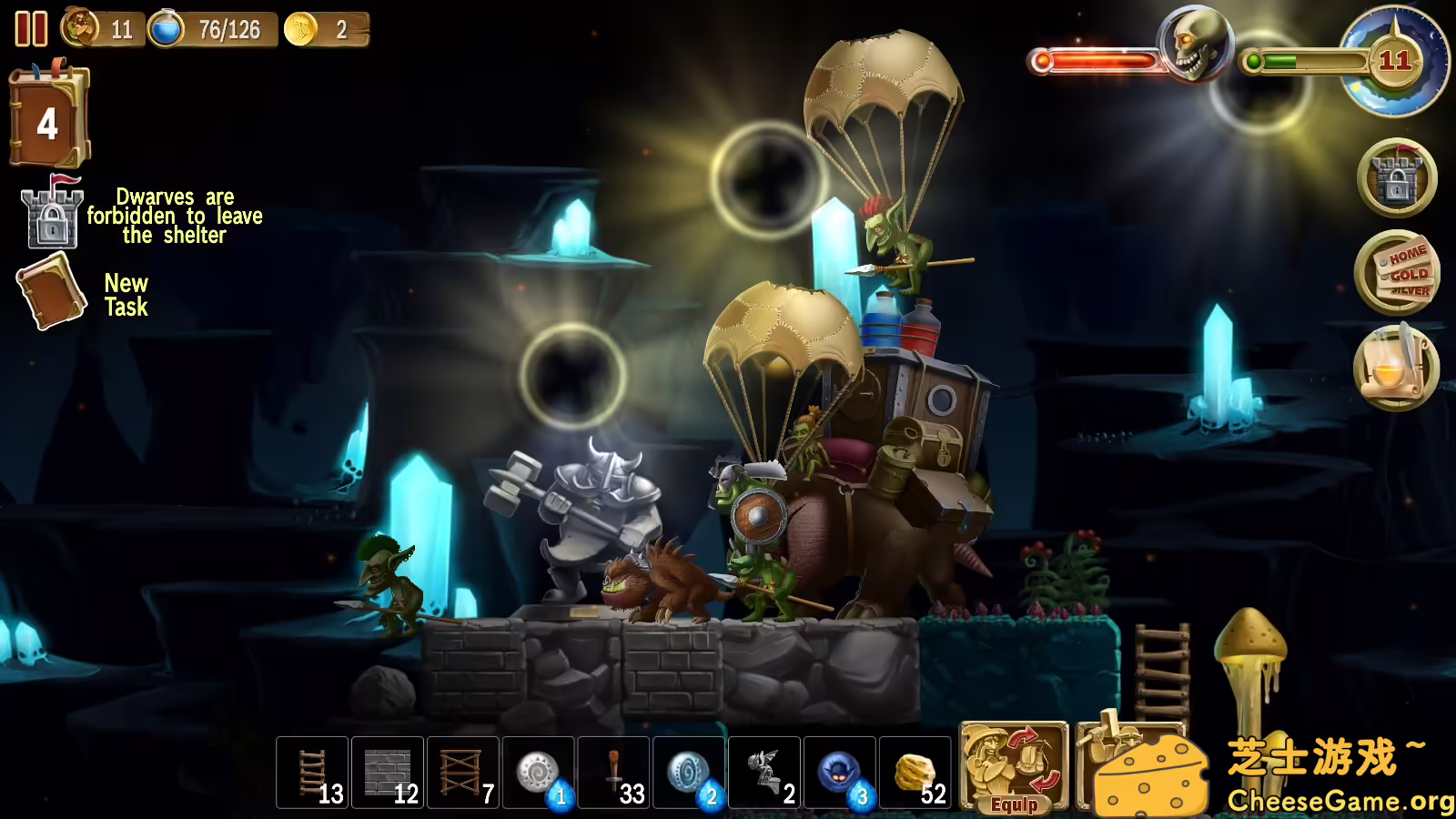Select the ladder slot in the hotbar
This screenshot has height=819, width=1456.
[312, 773]
